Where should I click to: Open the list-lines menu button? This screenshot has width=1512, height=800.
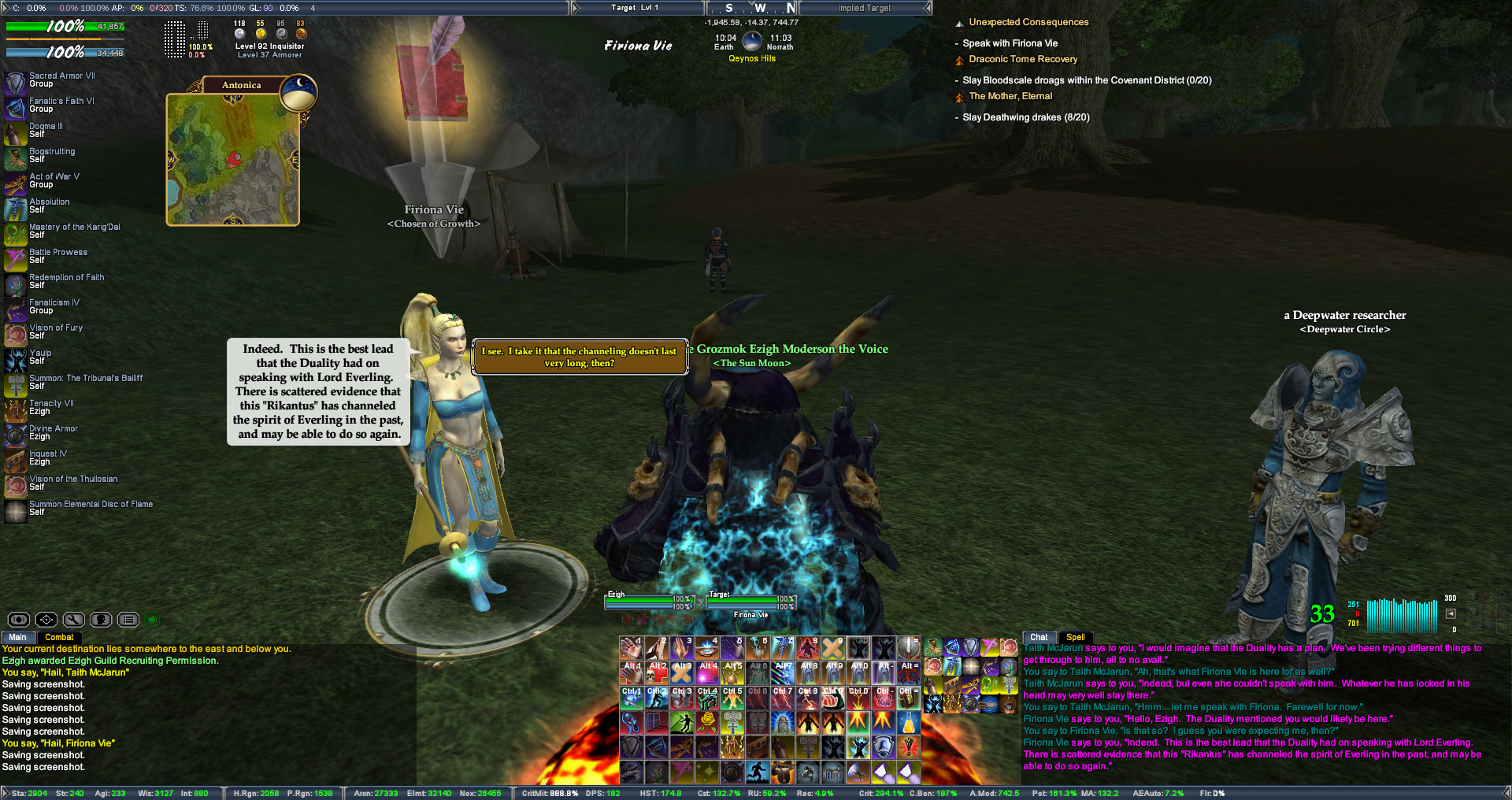(x=128, y=620)
